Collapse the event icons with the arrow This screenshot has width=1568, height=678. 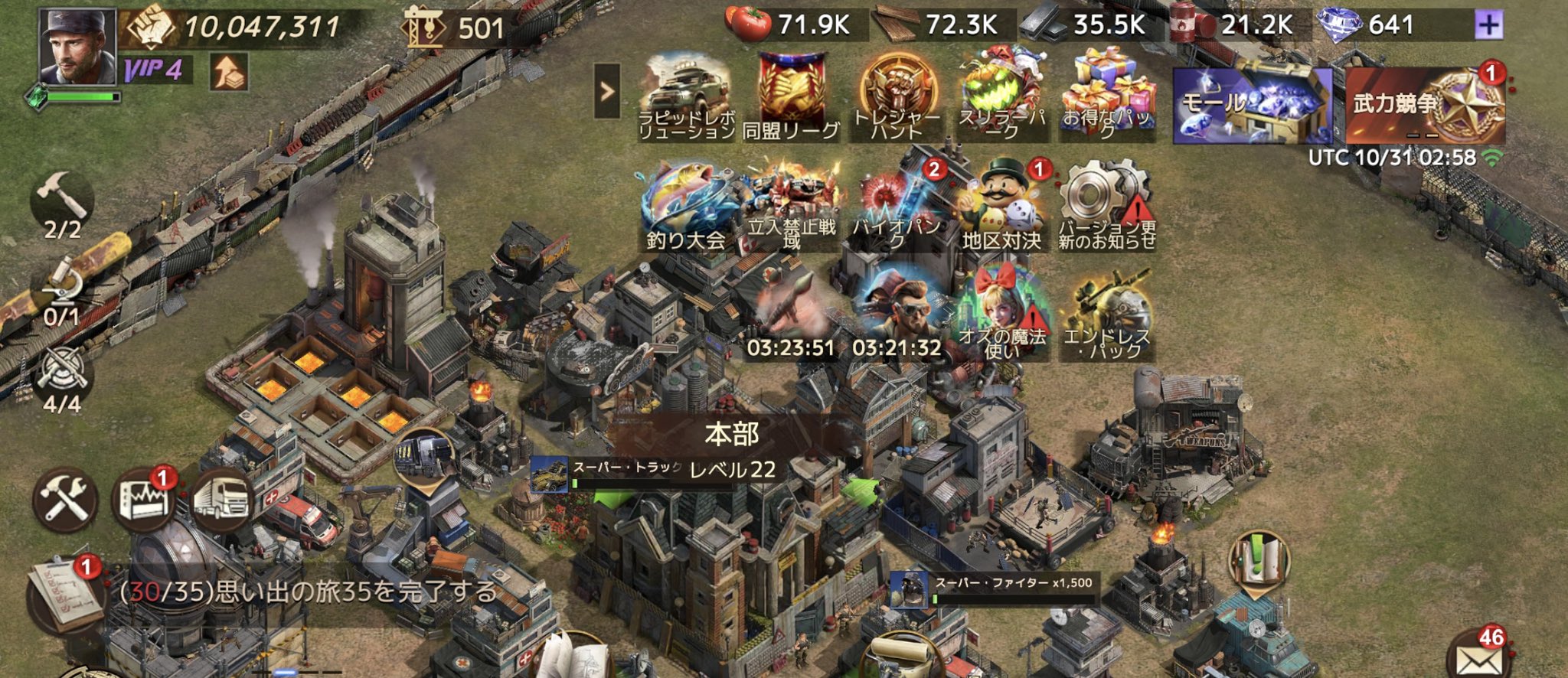607,92
